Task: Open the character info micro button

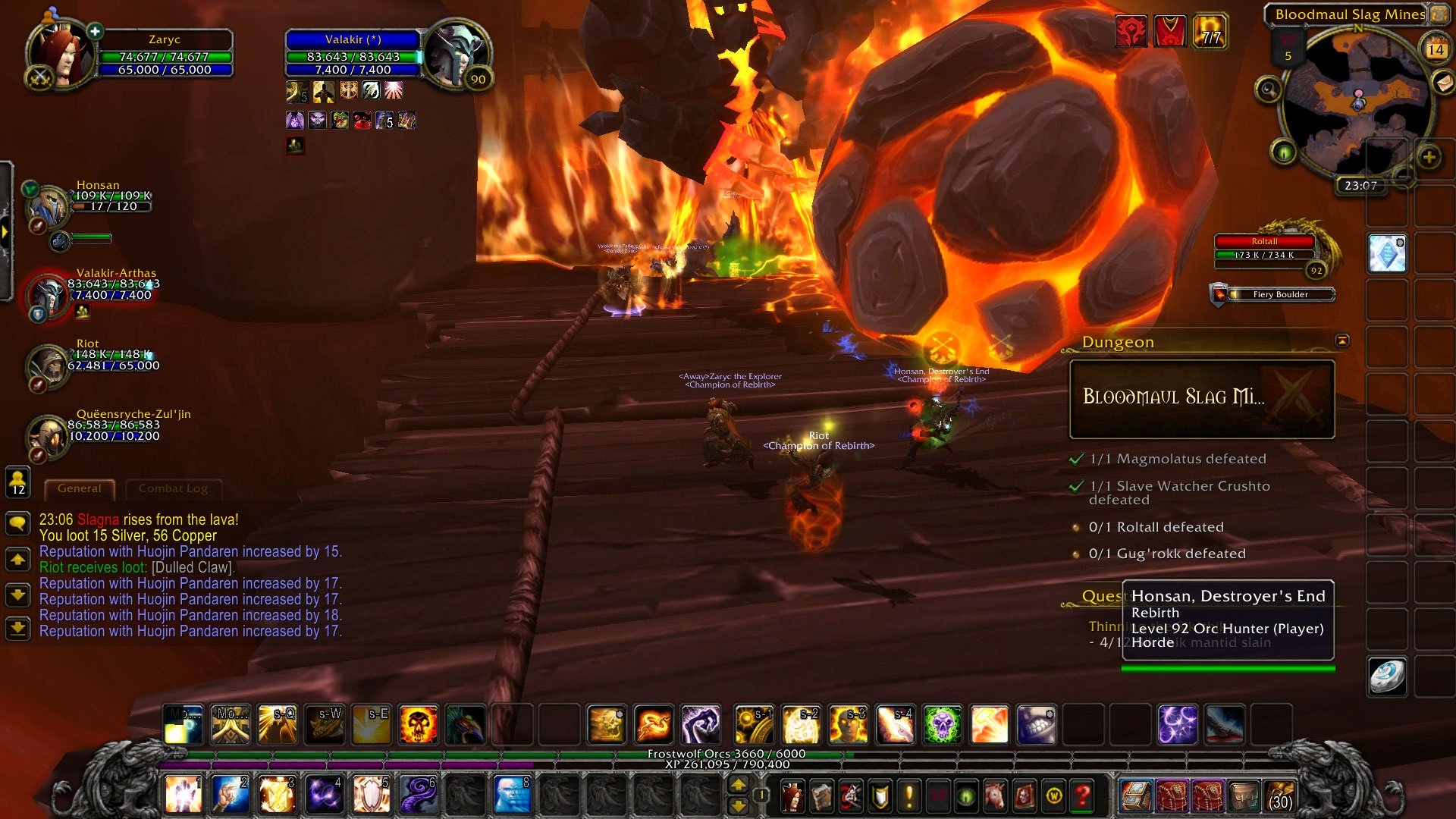Action: click(792, 795)
